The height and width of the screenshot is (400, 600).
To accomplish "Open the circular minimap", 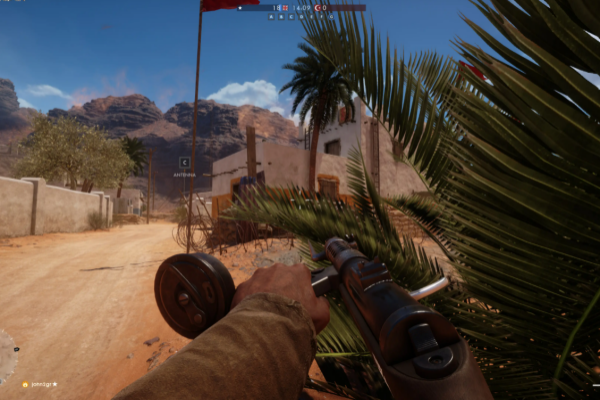I will [5, 357].
